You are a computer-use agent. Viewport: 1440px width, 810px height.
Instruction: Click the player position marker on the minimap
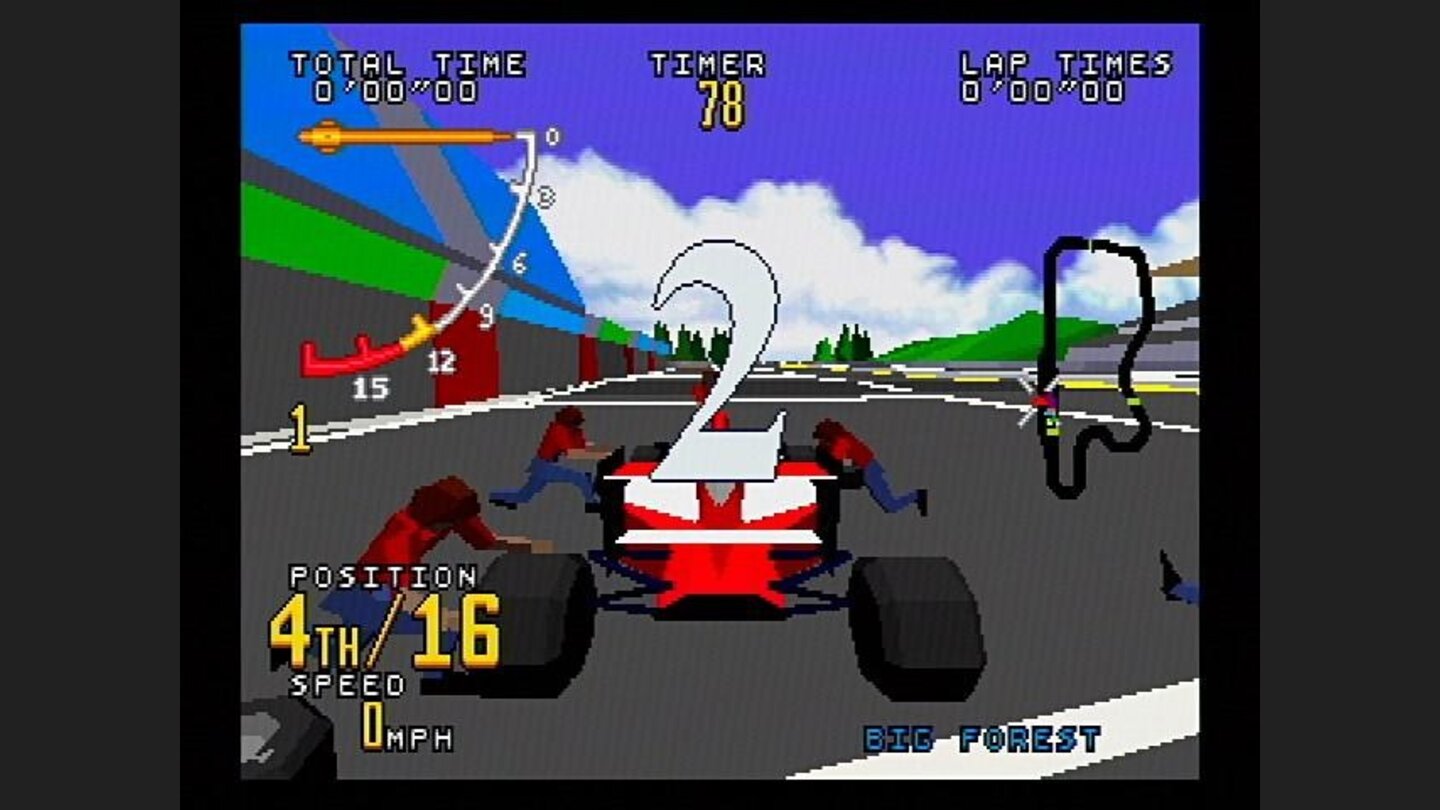1043,398
